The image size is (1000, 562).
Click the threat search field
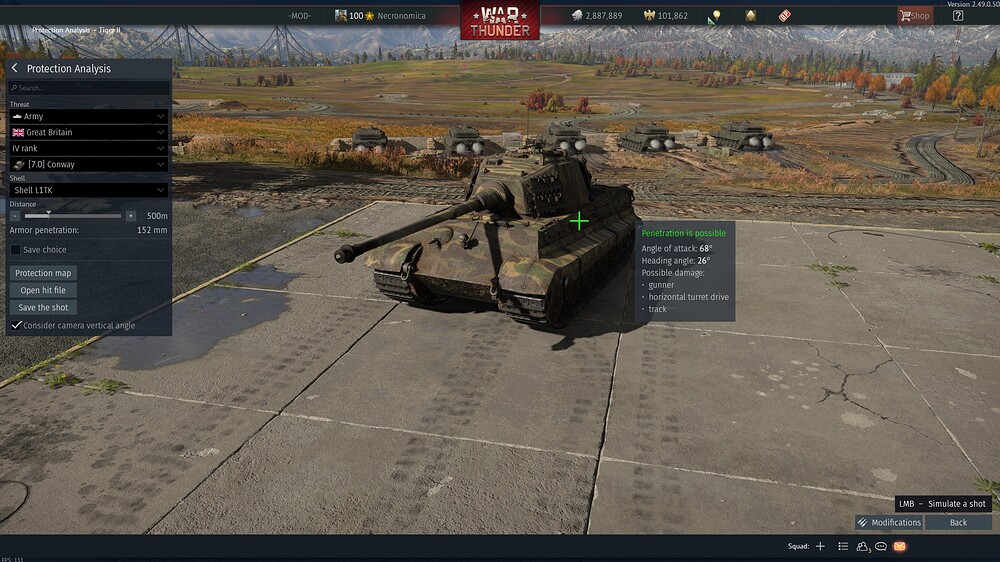point(88,88)
